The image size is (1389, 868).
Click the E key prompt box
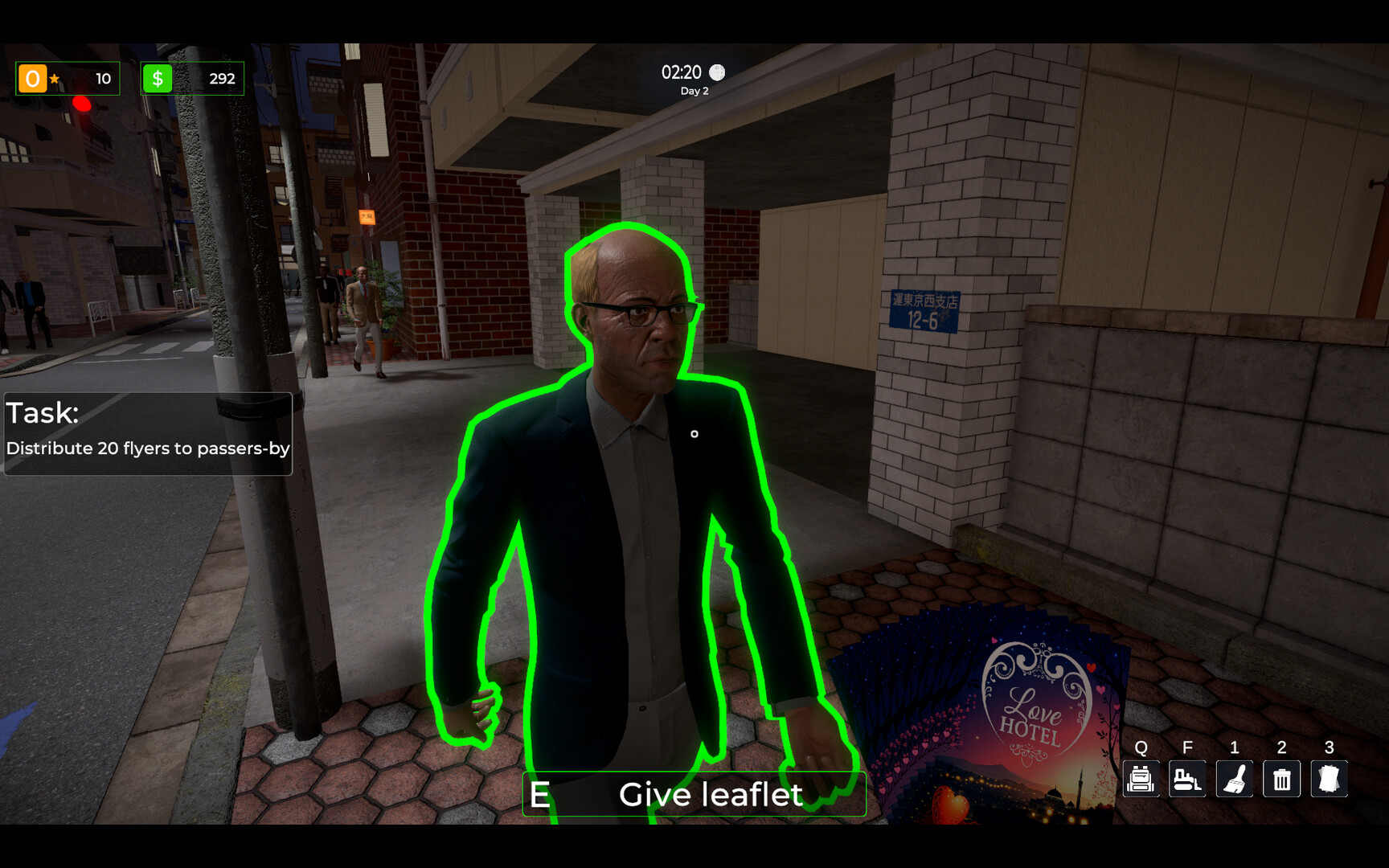point(542,794)
